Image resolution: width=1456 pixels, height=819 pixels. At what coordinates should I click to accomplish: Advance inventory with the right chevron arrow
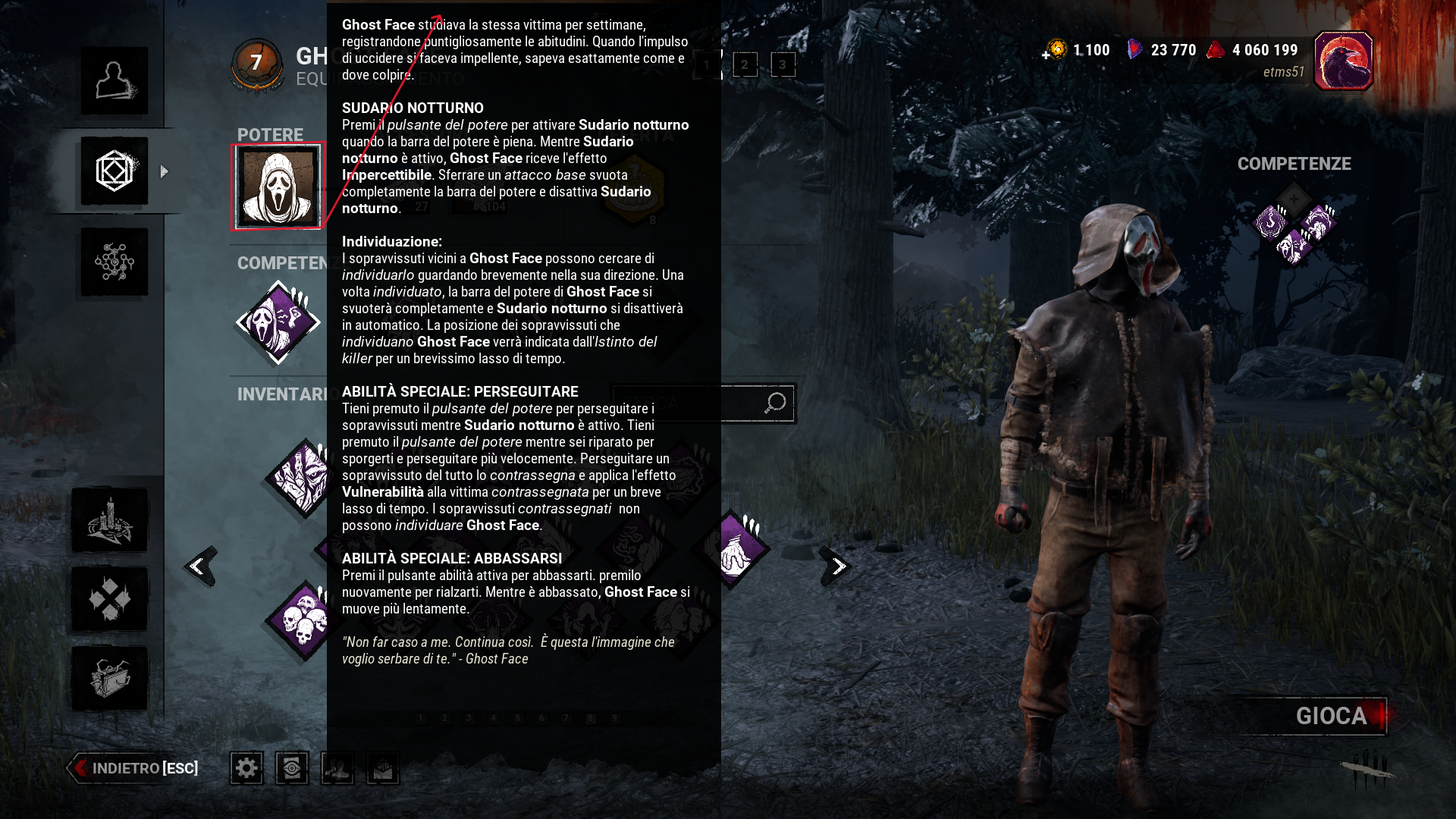837,564
